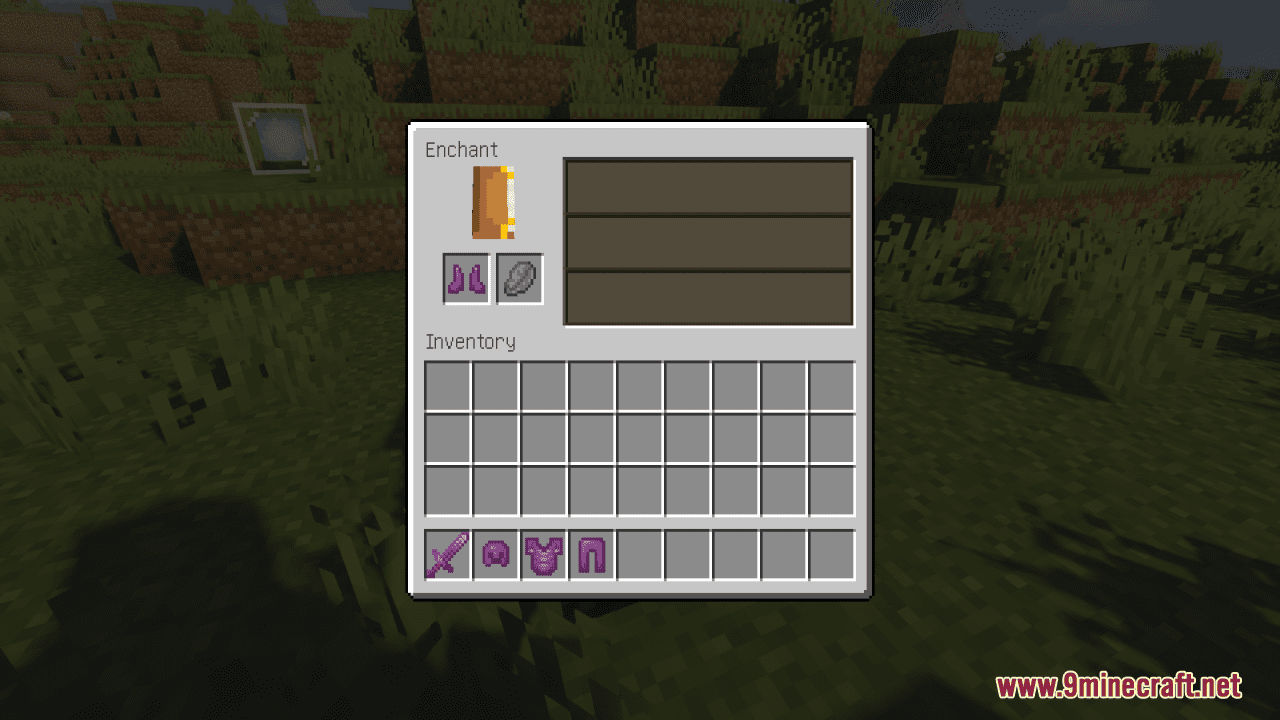
Task: Select the purple leggings in the hotbar
Action: [x=590, y=554]
